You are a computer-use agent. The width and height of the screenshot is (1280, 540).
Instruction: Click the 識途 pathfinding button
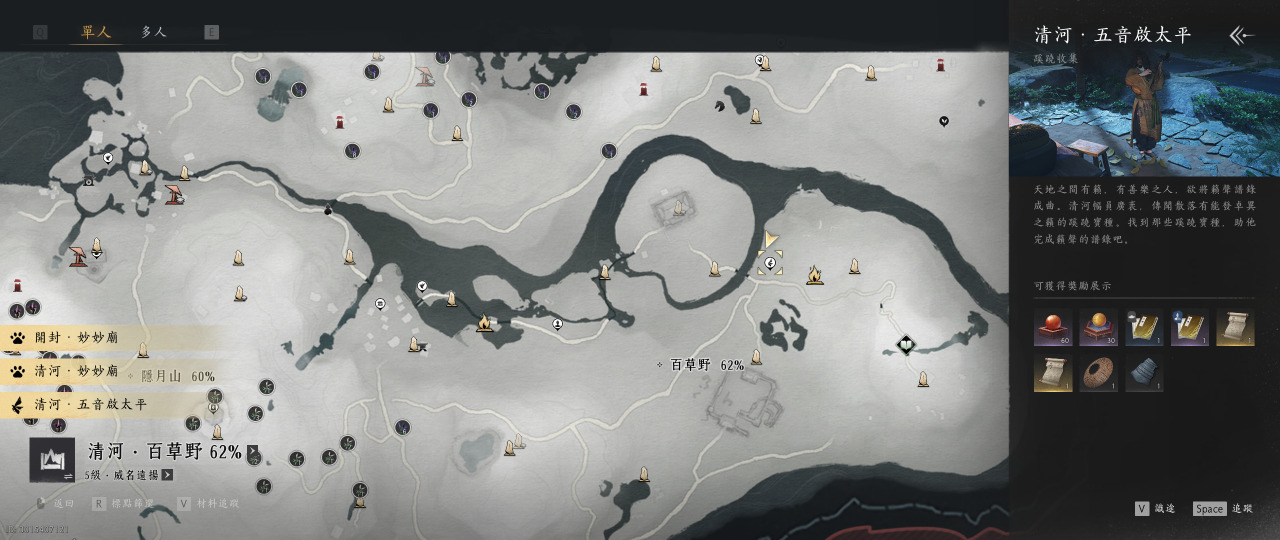click(1155, 509)
